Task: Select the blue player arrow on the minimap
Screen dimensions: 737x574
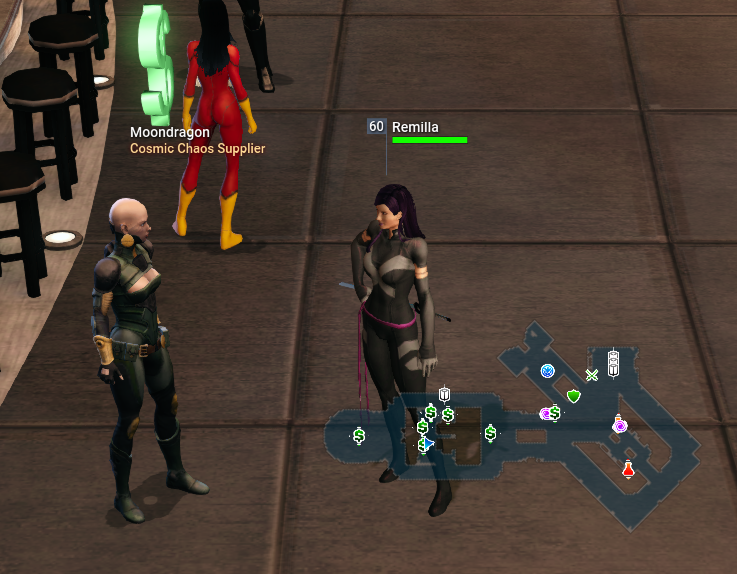Action: click(429, 442)
